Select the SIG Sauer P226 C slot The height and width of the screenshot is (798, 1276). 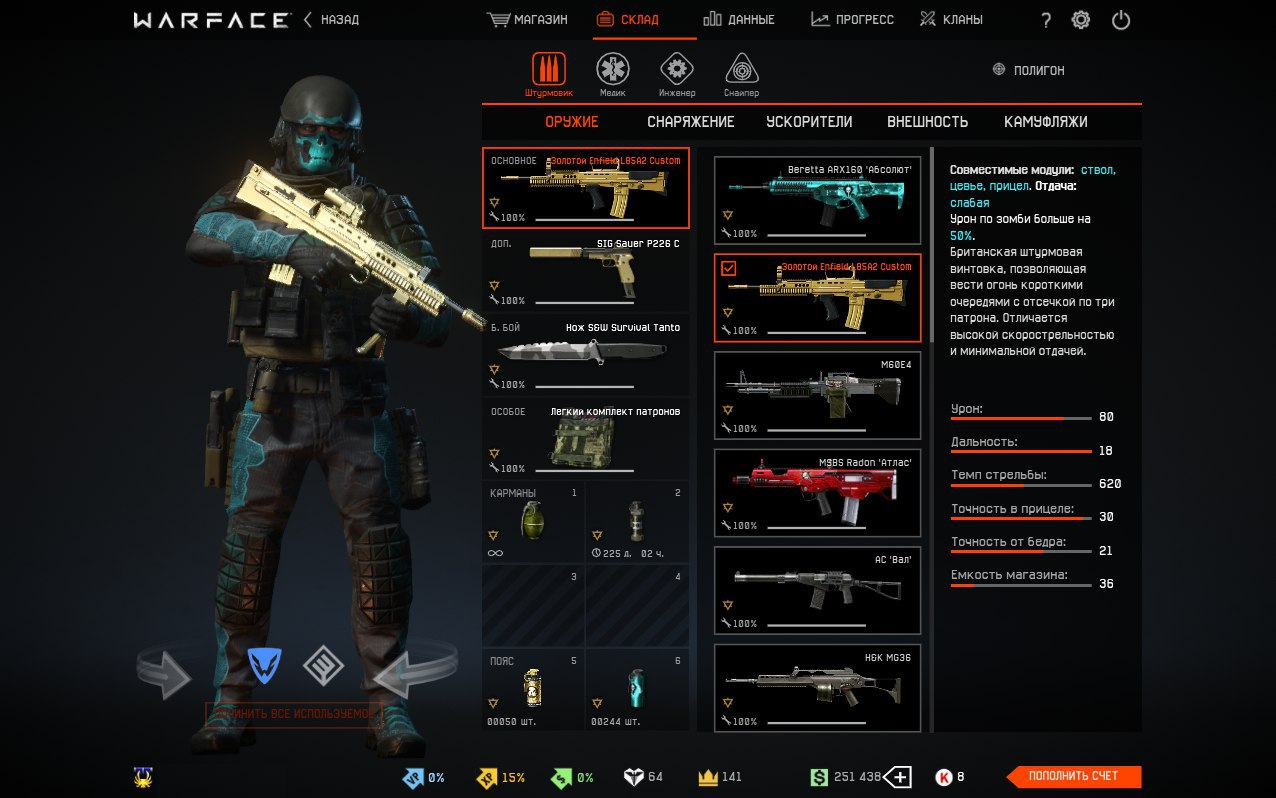(586, 271)
